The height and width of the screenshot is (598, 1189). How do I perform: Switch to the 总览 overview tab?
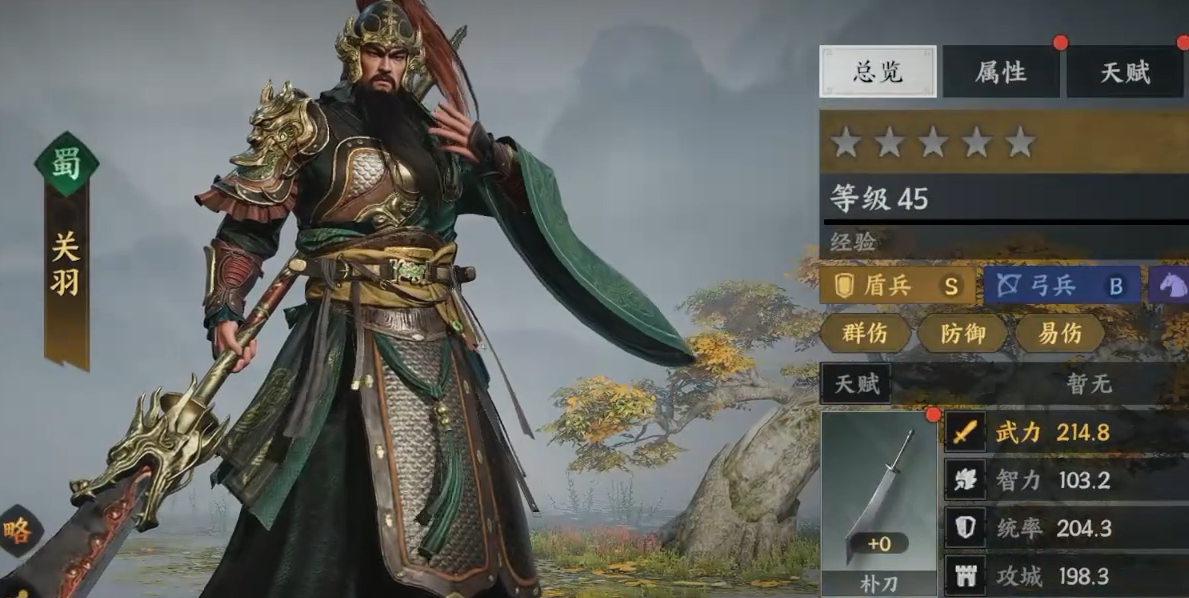[x=878, y=72]
